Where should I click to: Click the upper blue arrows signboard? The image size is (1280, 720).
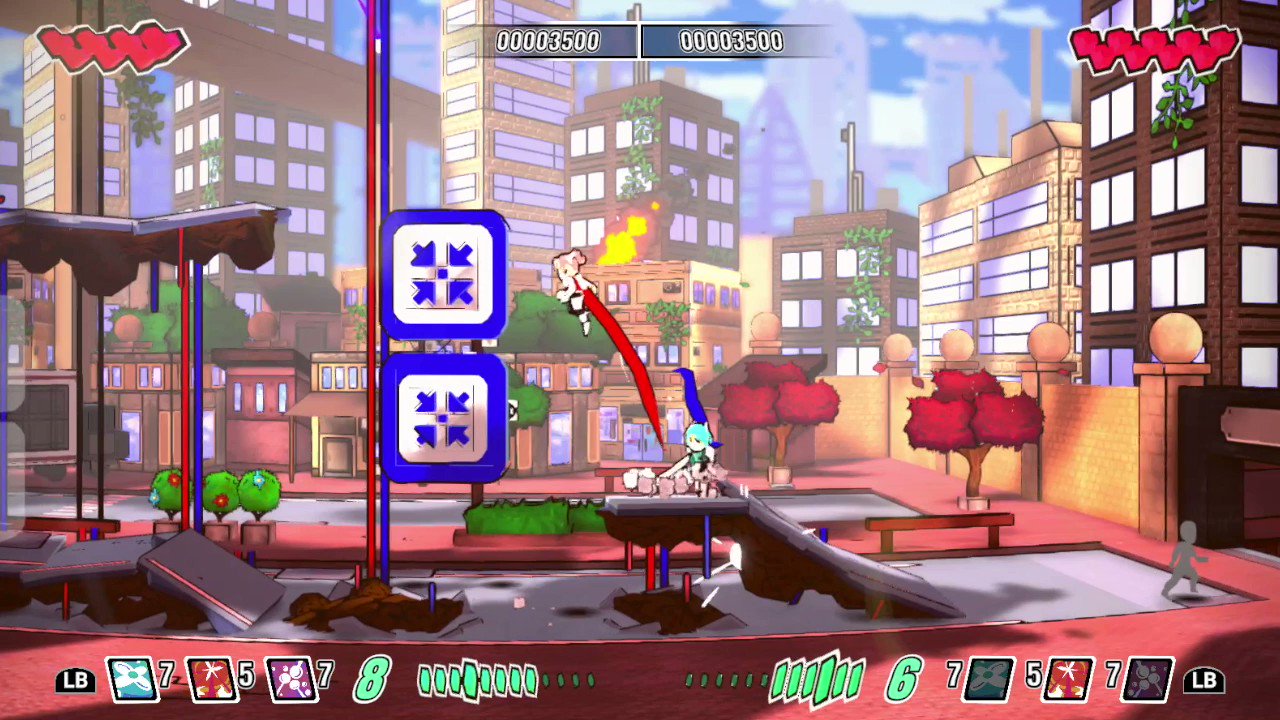coord(444,271)
